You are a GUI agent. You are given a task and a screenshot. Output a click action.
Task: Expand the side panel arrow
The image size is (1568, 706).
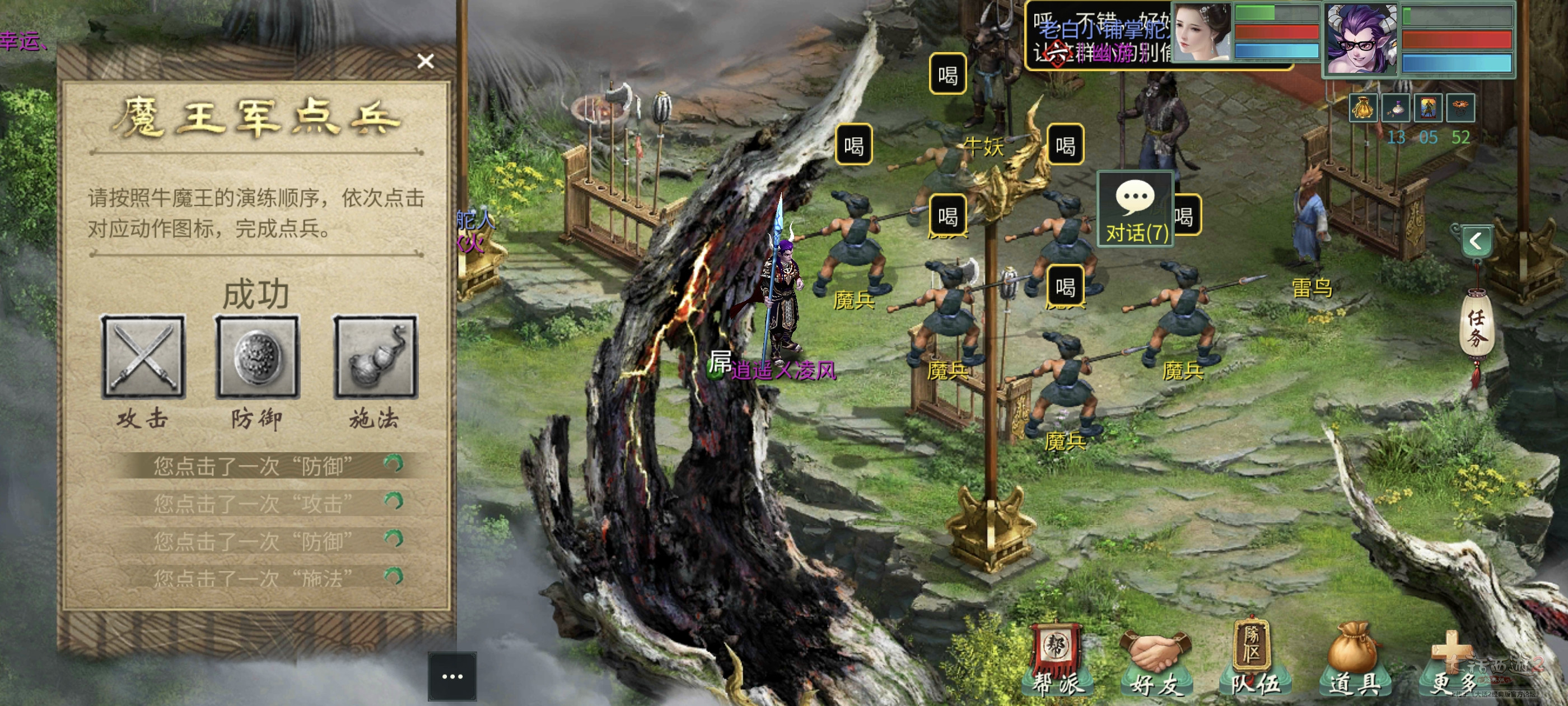click(x=1476, y=241)
